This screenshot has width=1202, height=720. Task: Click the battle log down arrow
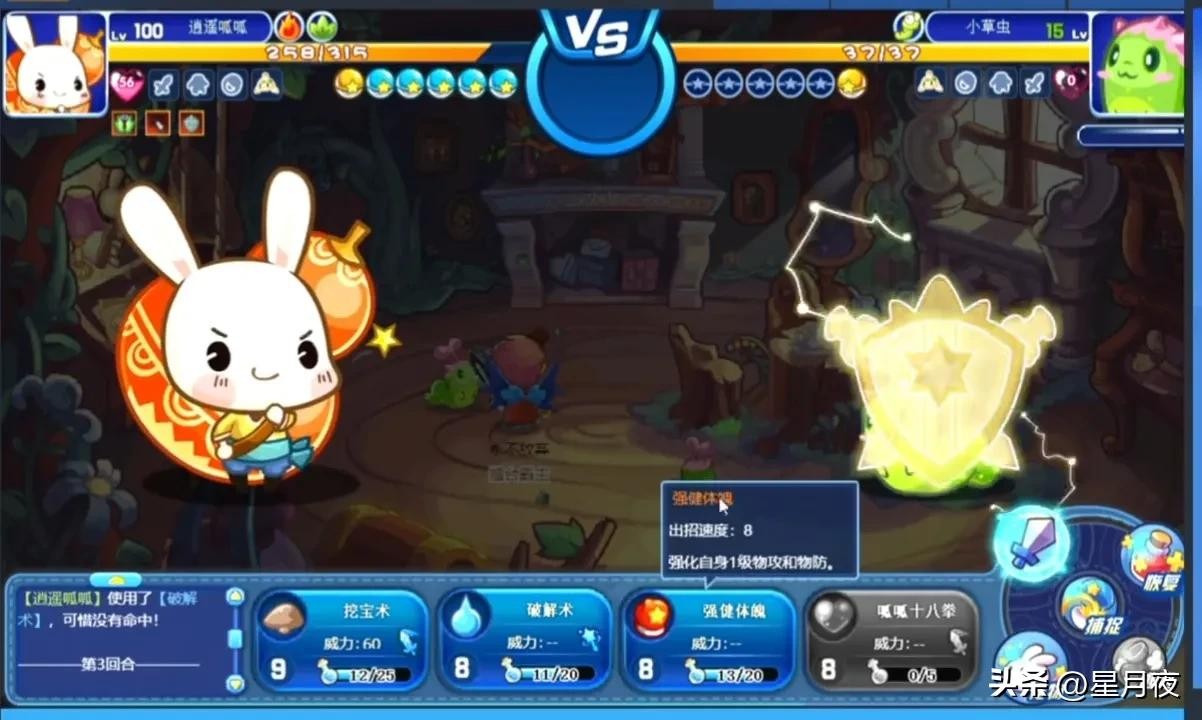coord(235,683)
